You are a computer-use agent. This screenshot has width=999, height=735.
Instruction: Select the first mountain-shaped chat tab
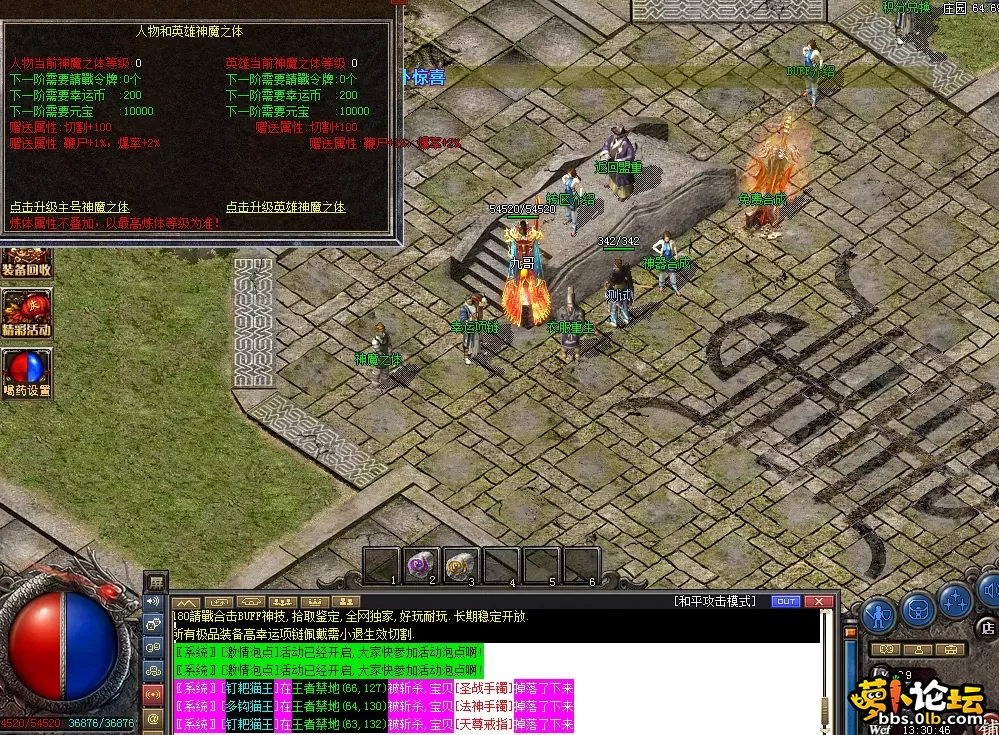click(x=188, y=602)
